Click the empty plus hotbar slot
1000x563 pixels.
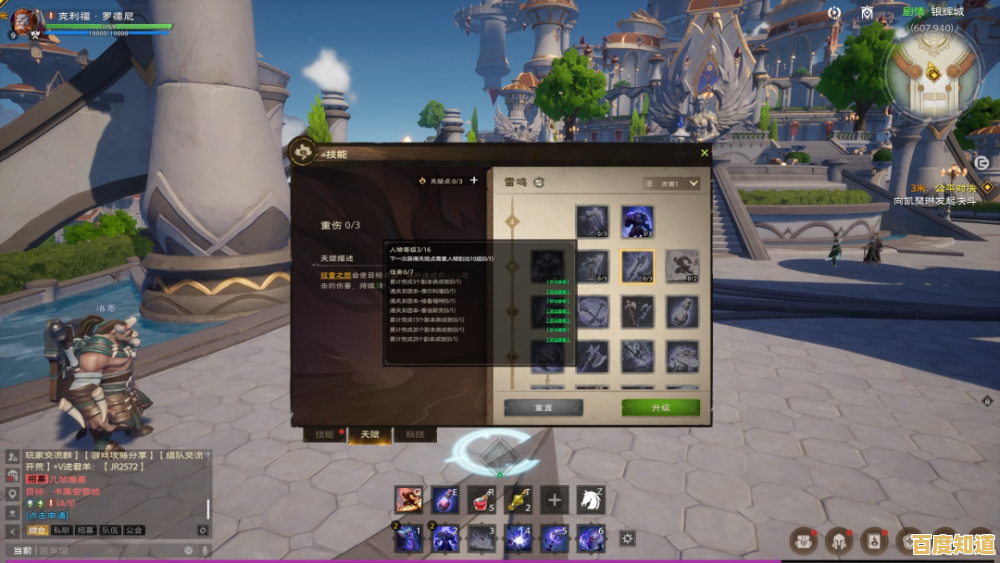tap(554, 499)
